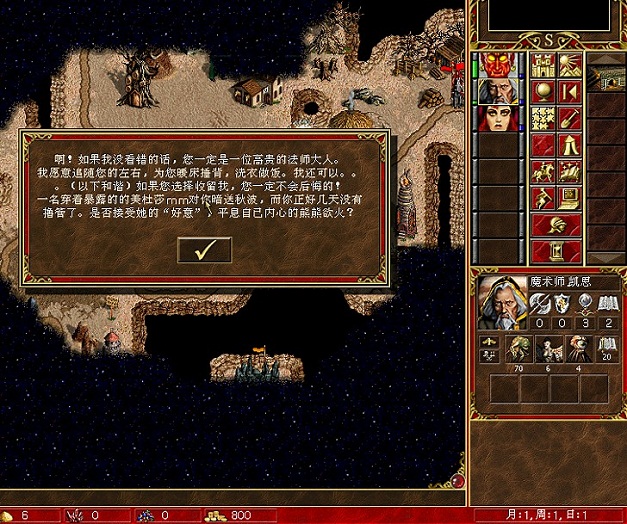Open the globe quest log button
Viewport: 627px width, 524px height.
pos(542,92)
